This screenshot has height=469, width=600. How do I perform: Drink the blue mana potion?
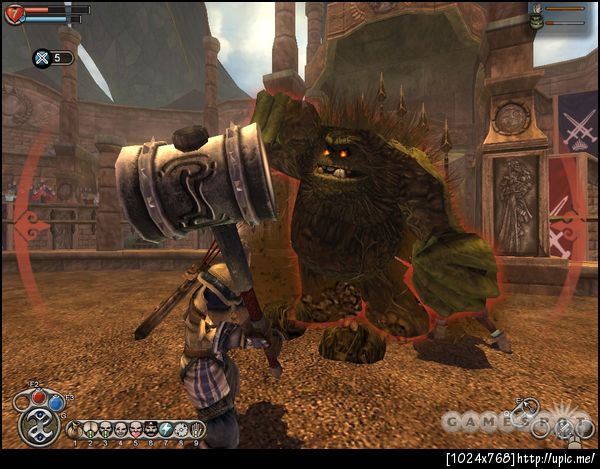coord(57,403)
